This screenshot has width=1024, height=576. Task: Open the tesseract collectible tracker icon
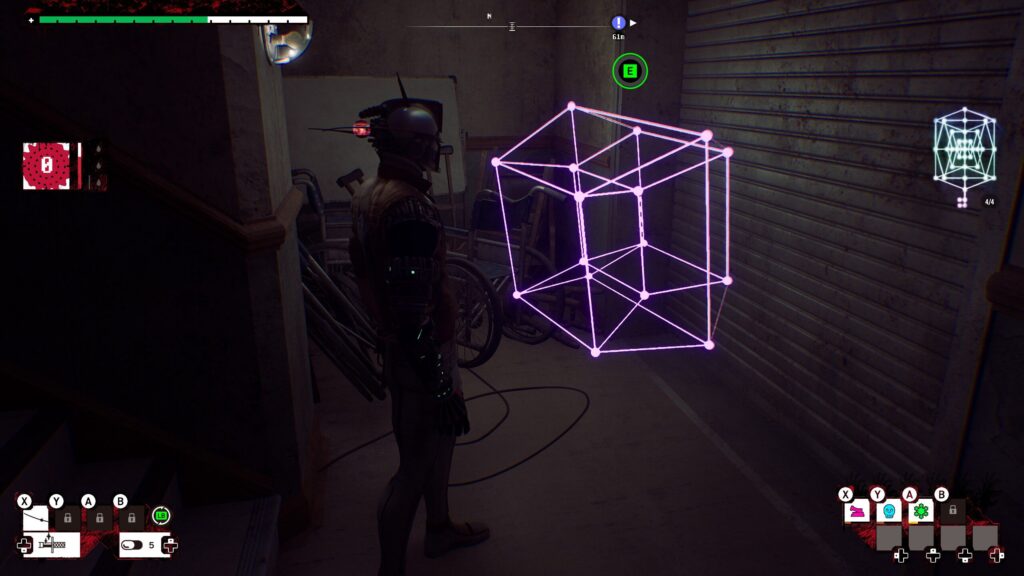tap(964, 150)
